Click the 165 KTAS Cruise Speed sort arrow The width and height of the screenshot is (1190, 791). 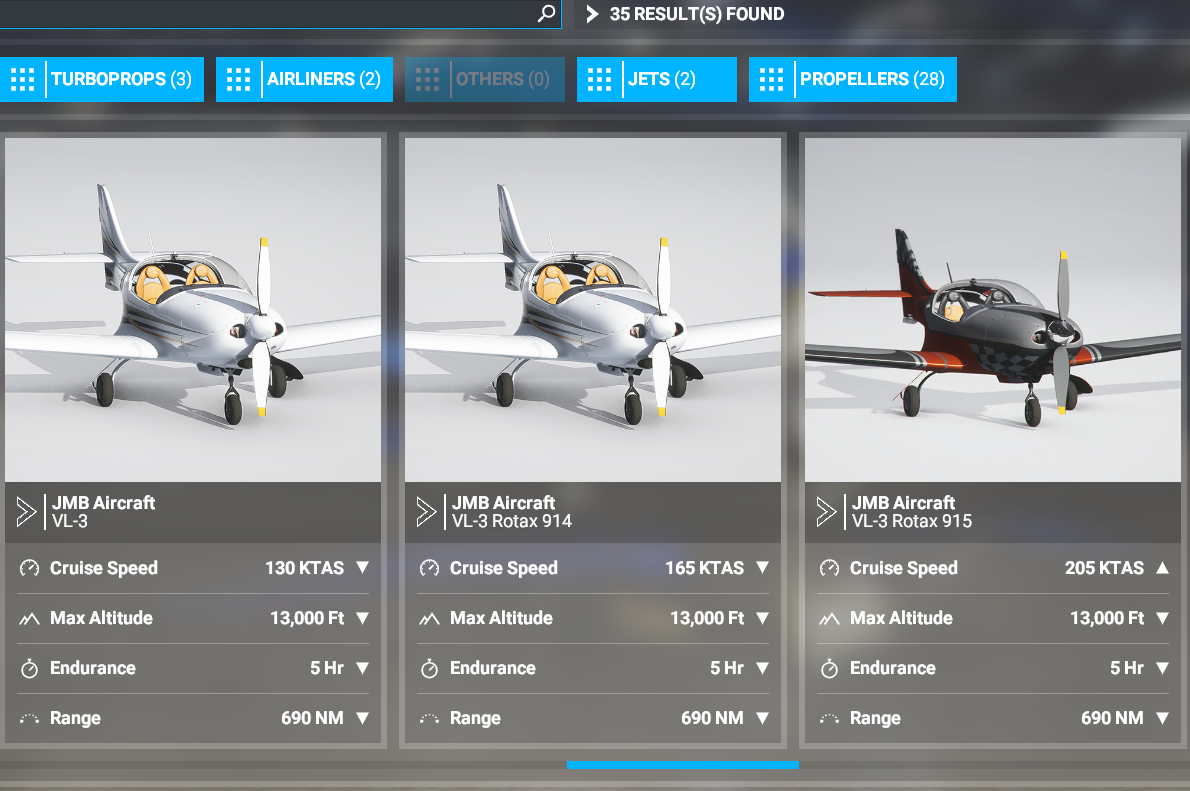[x=762, y=568]
